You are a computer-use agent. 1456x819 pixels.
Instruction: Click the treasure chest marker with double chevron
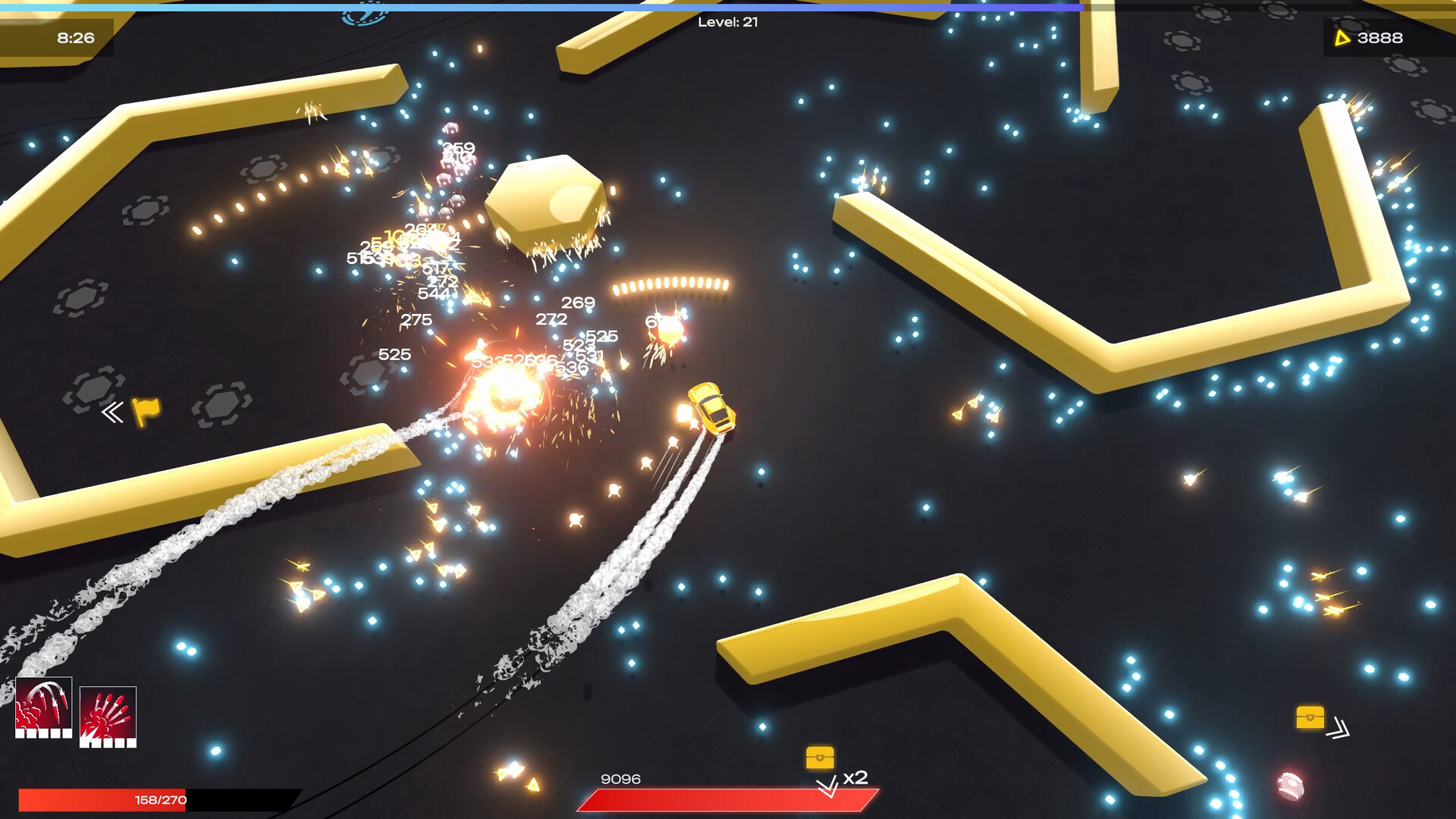tap(1310, 717)
